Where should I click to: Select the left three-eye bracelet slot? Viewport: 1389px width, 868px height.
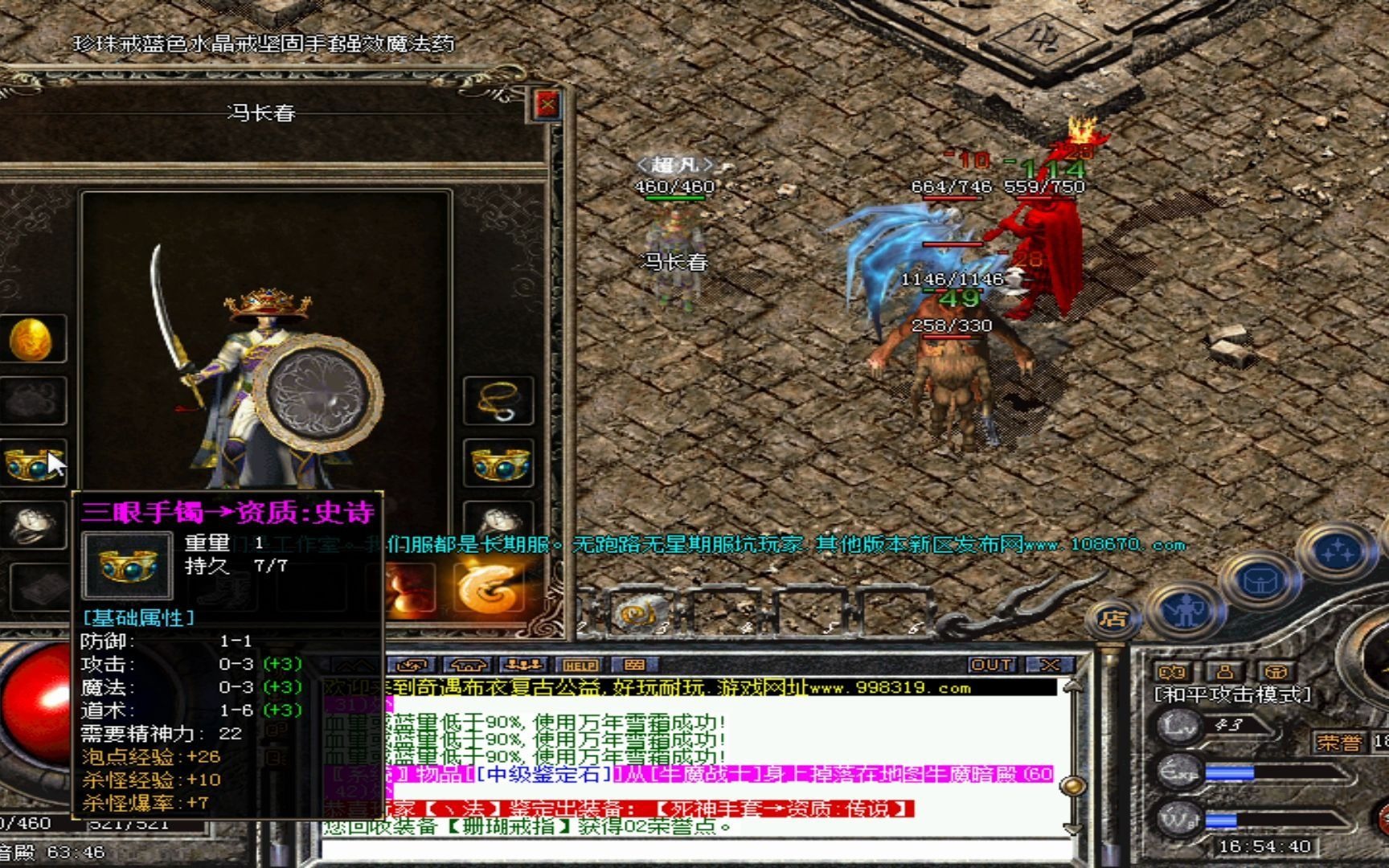[31, 464]
